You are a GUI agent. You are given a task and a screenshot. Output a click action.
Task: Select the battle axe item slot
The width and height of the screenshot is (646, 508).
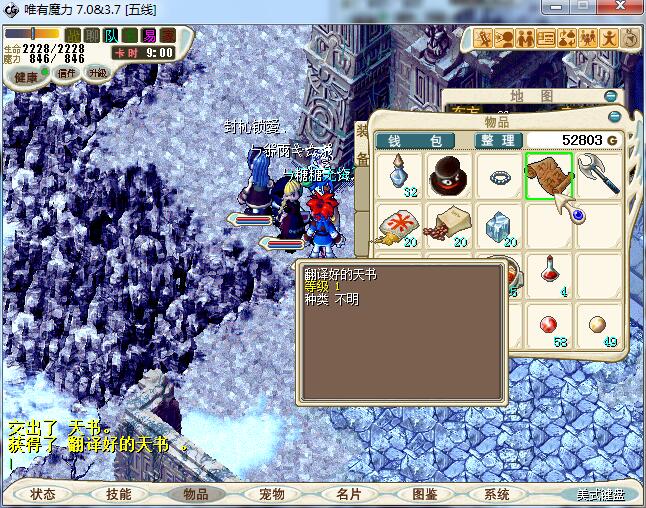597,176
